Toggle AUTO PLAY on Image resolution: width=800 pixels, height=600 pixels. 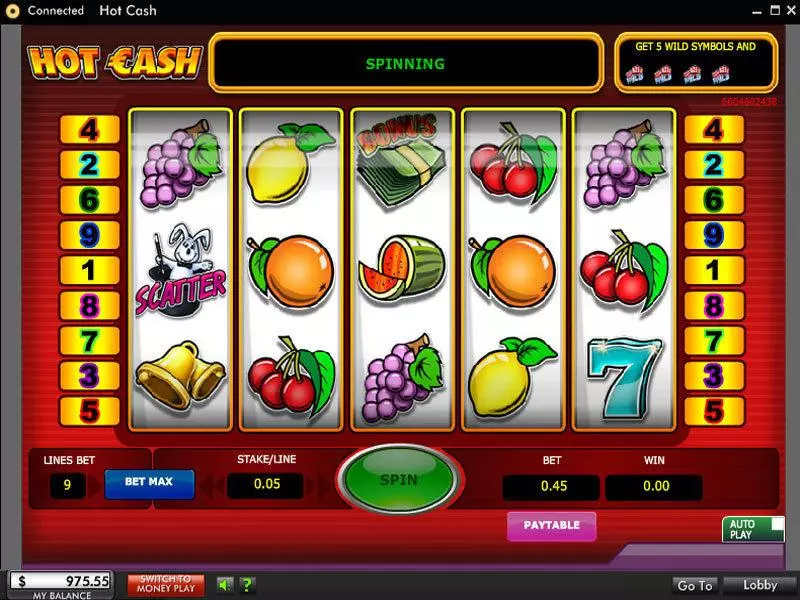tap(753, 529)
